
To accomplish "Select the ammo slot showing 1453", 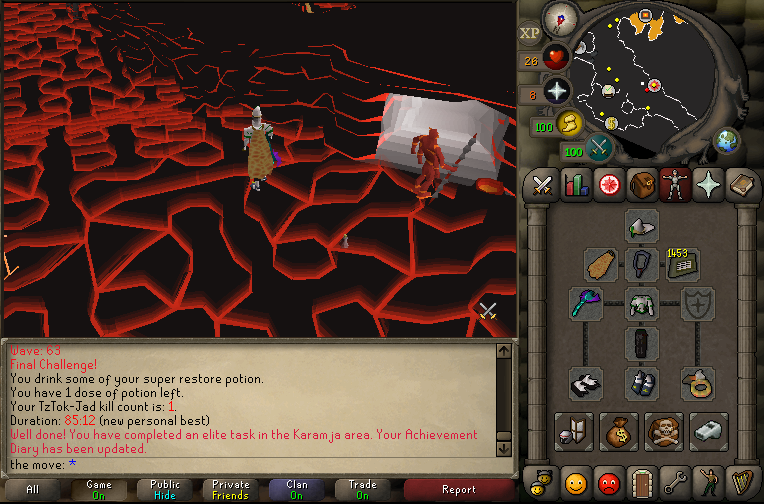I will tap(684, 265).
